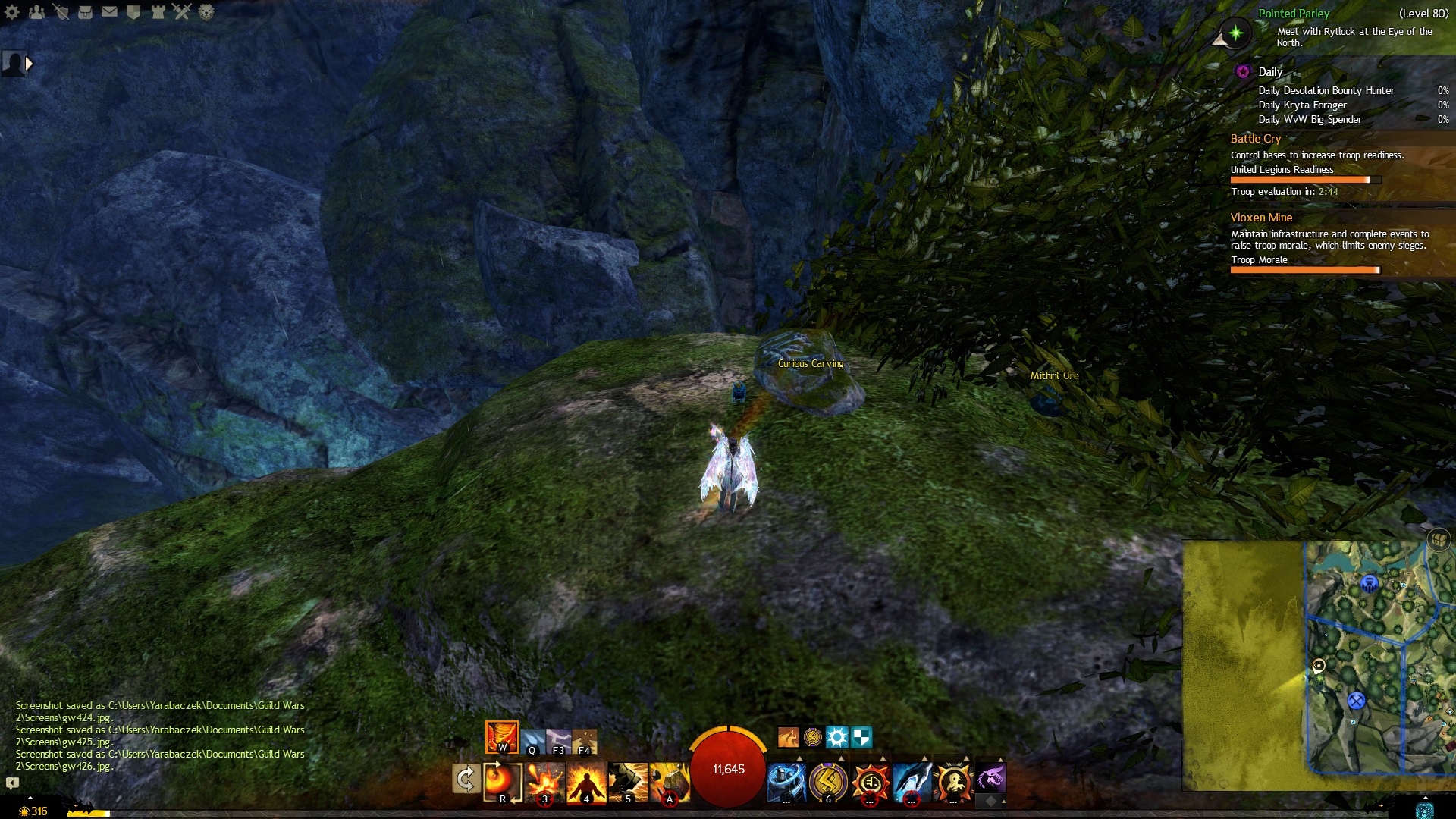
Task: Switch to air attunement lightning icon
Action: 559,741
